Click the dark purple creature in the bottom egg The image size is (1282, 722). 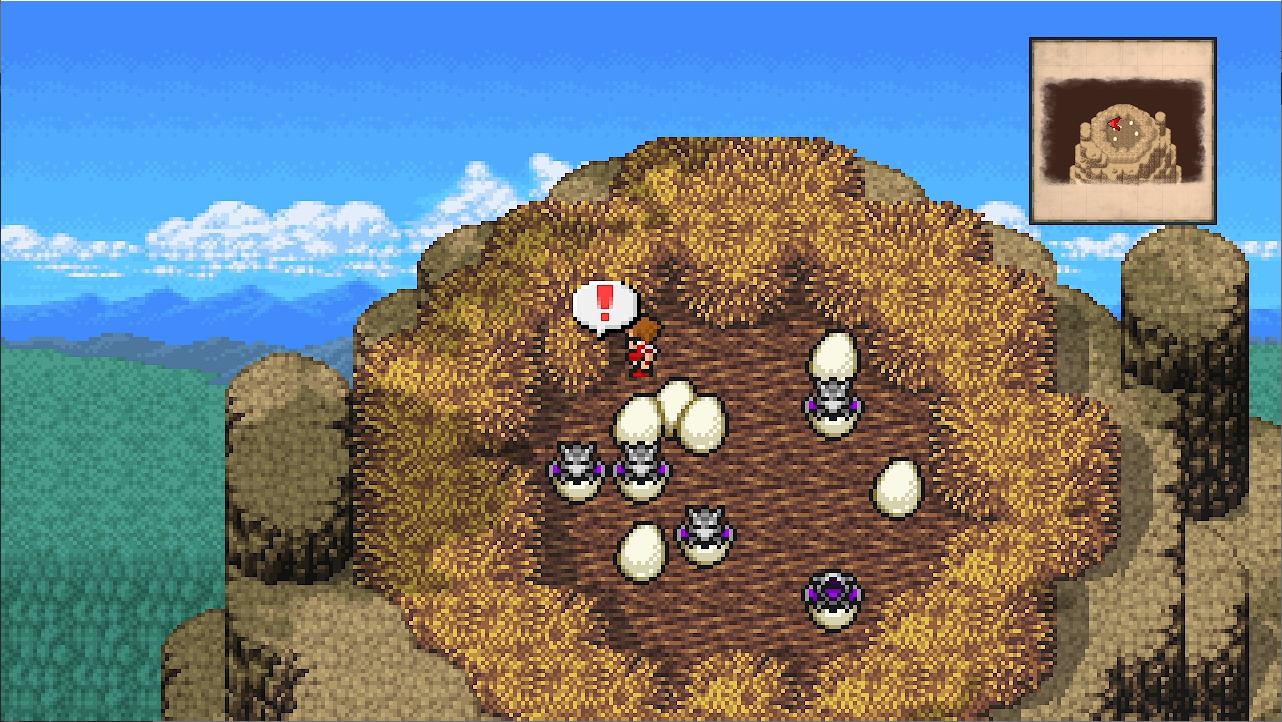[832, 592]
